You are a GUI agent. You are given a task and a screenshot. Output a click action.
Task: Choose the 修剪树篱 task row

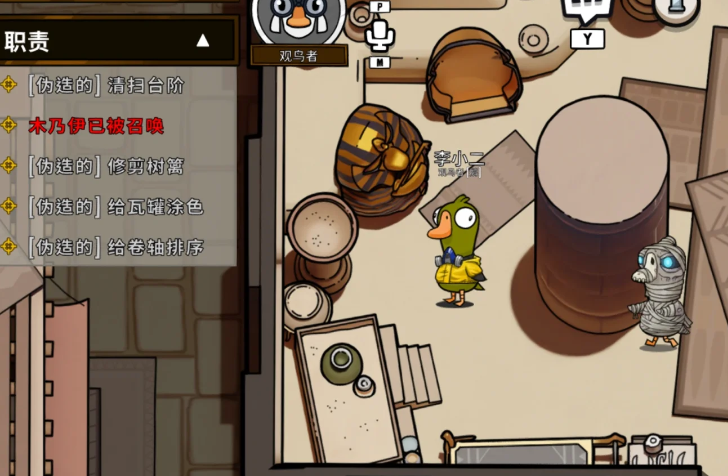[106, 166]
